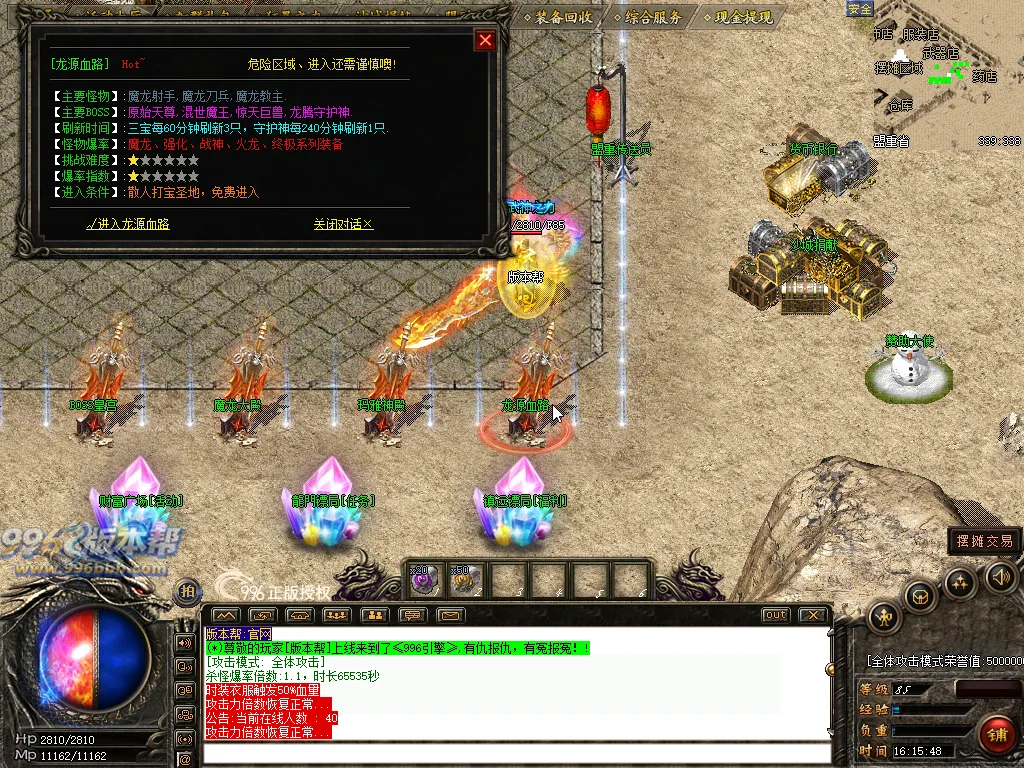Open the minimap of 盟重省
The image size is (1024, 768).
point(945,75)
